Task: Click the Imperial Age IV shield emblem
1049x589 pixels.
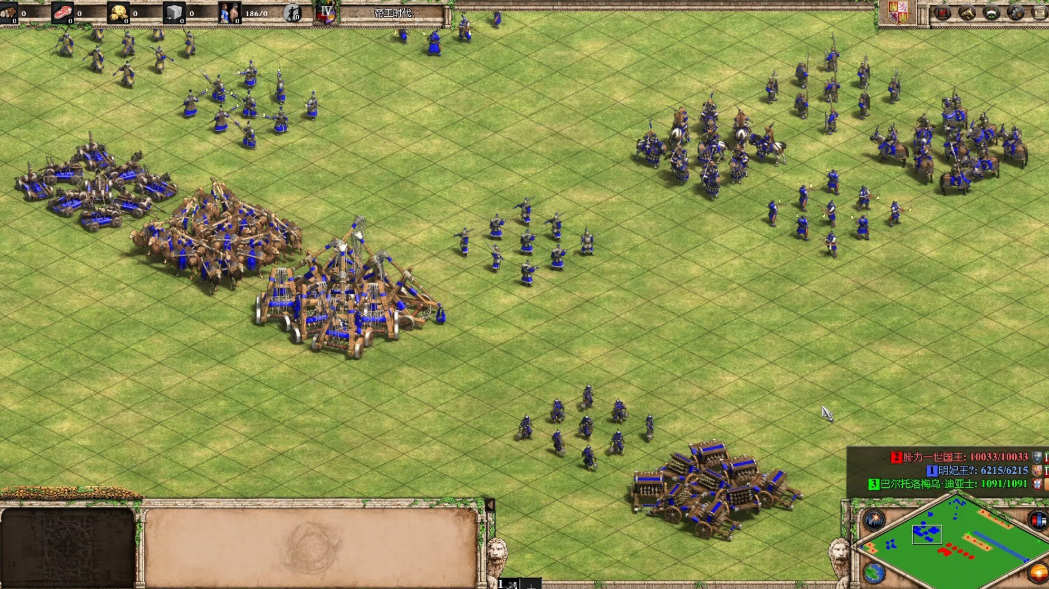Action: coord(326,12)
